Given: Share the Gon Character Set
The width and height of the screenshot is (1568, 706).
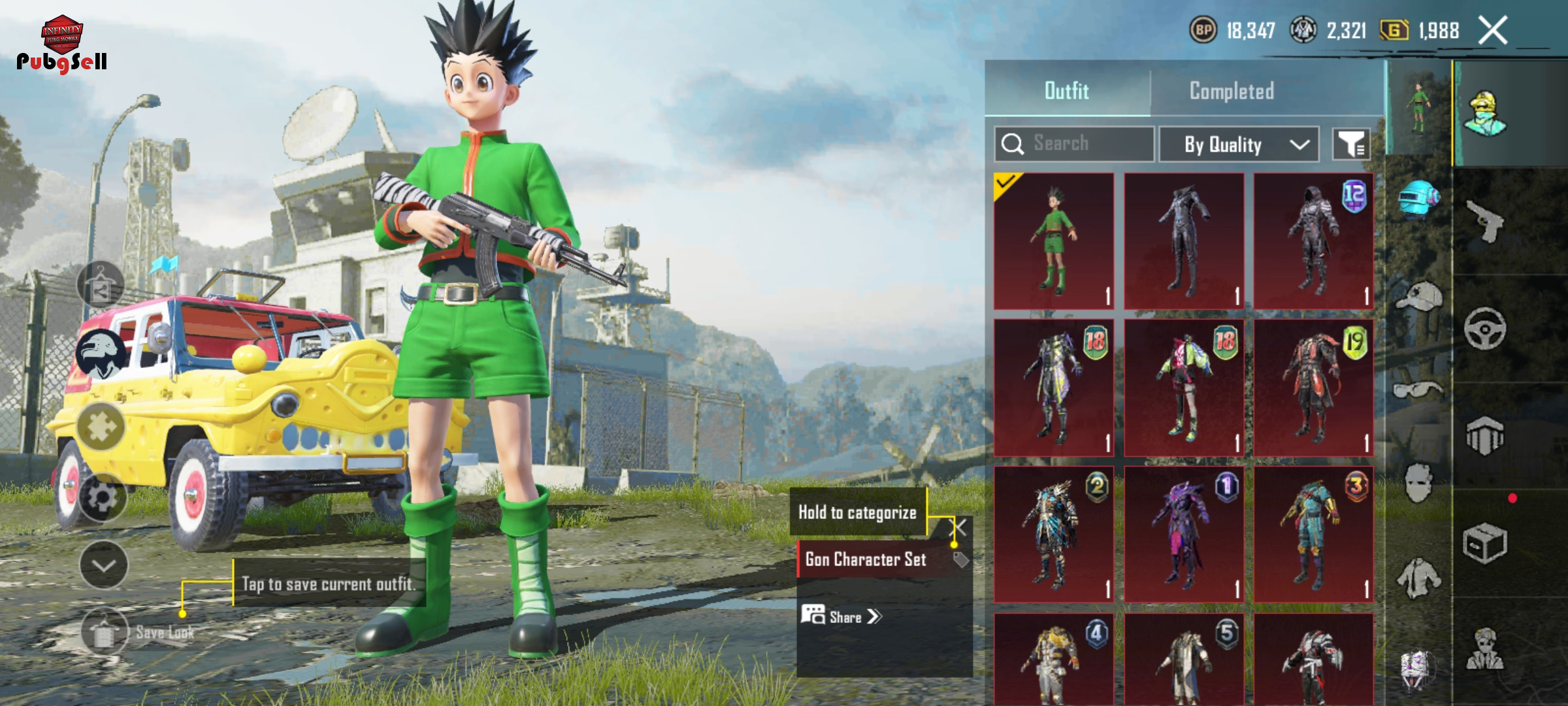Looking at the screenshot, I should click(x=843, y=616).
